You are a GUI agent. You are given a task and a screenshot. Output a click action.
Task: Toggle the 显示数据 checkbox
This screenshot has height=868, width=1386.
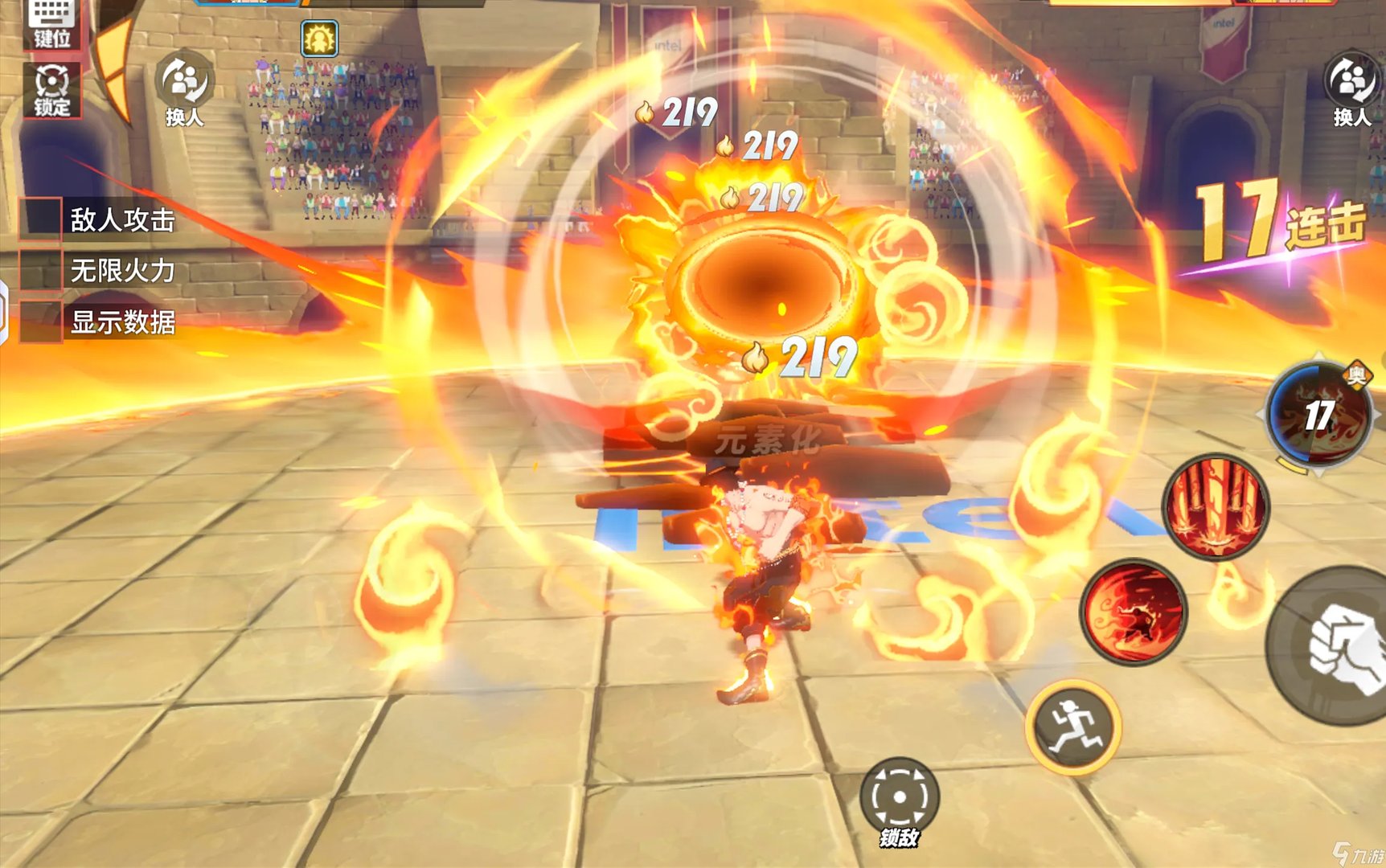[41, 321]
